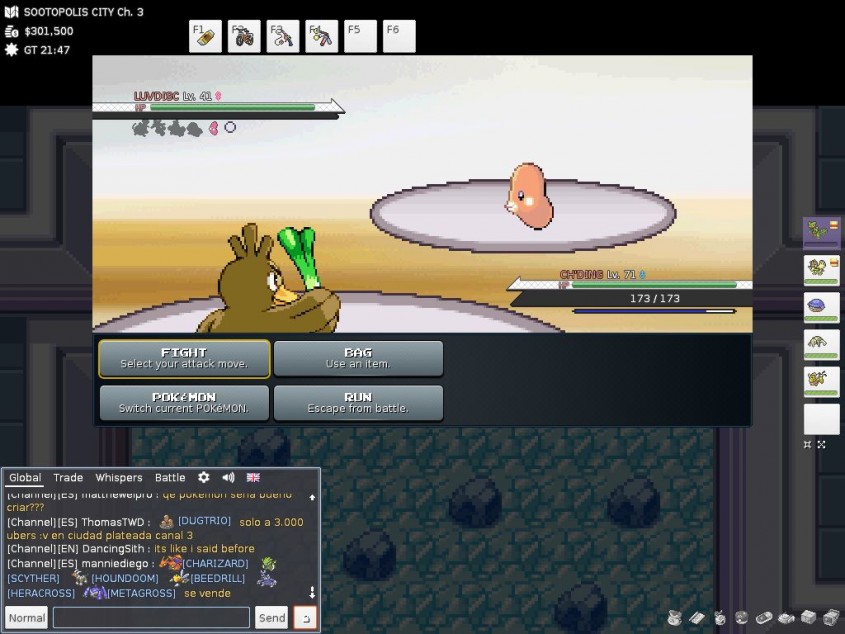Use the fishing rod in F3 slot

click(x=283, y=37)
